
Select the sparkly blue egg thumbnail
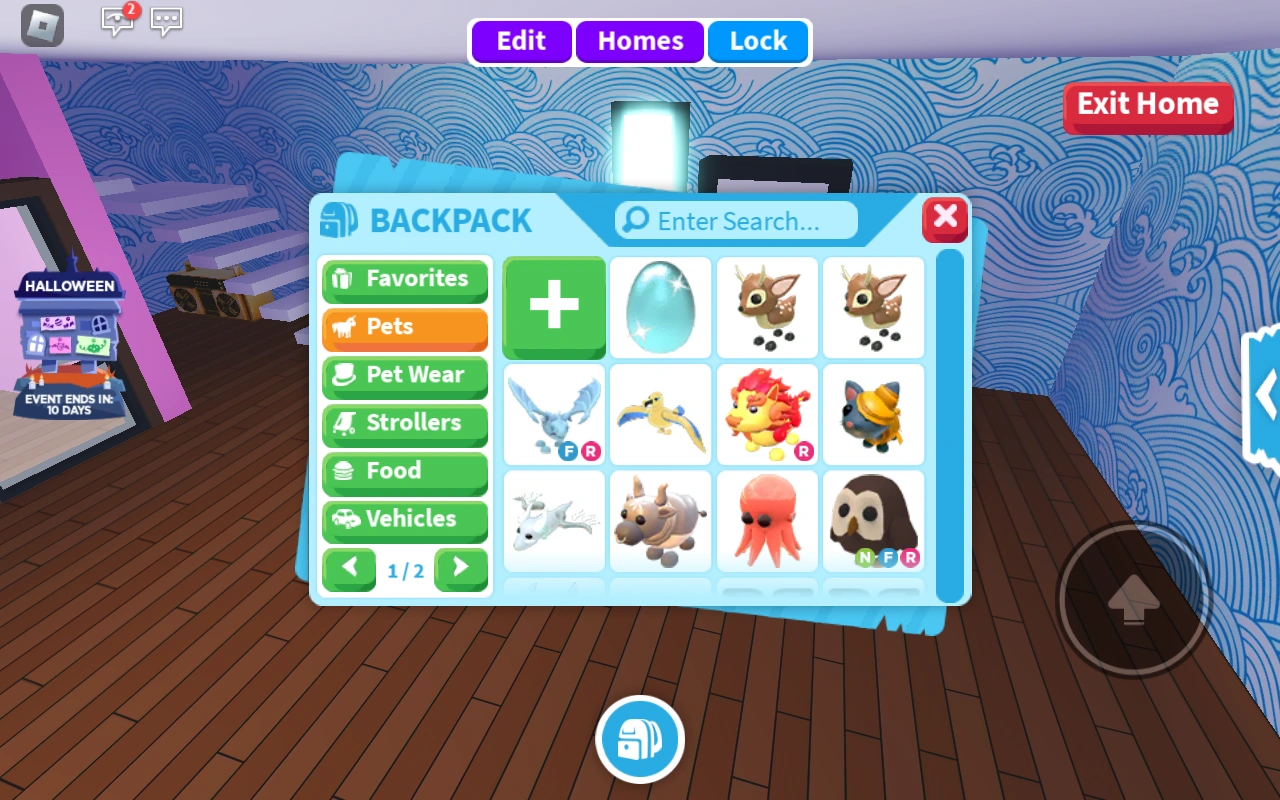[x=660, y=307]
